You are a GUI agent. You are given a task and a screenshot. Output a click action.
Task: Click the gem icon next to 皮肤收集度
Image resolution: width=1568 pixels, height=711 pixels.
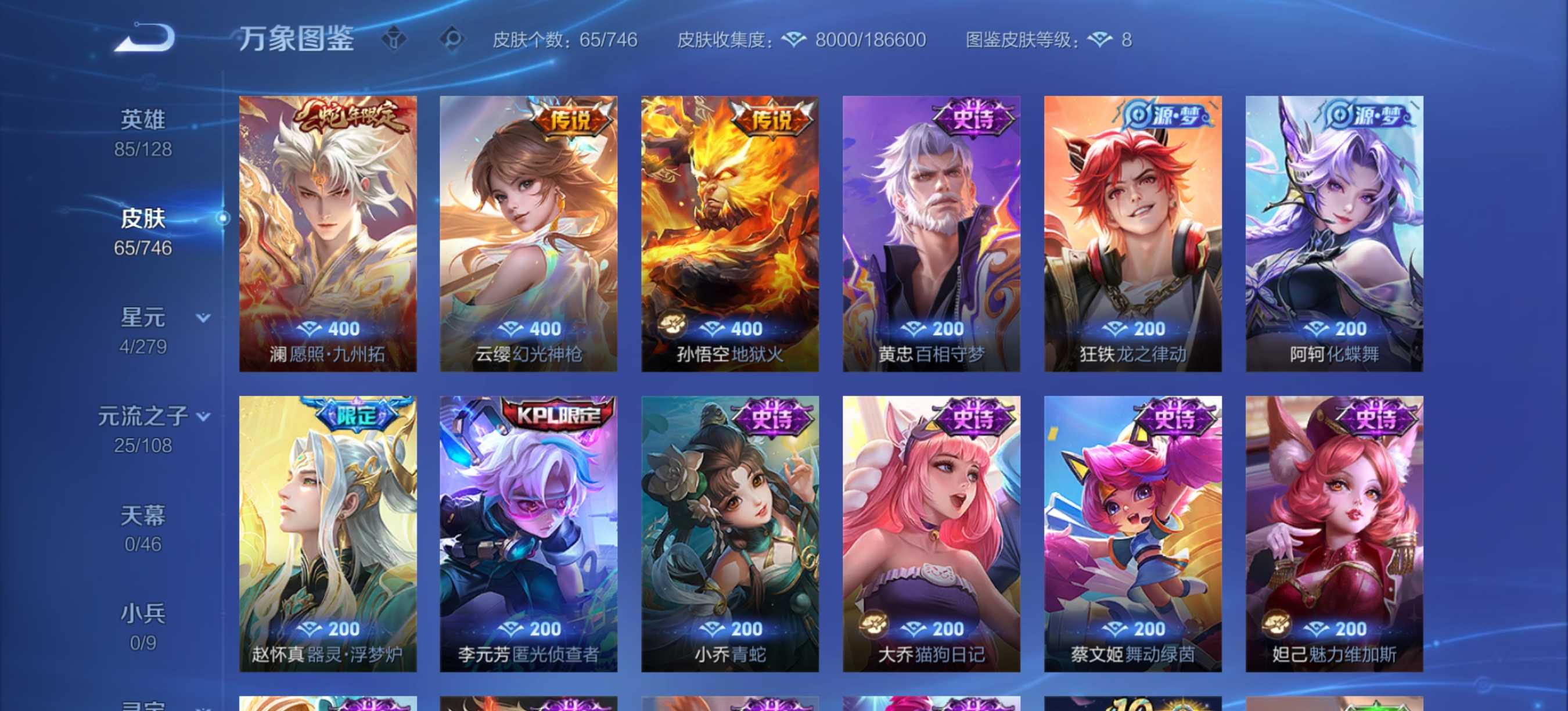click(794, 39)
